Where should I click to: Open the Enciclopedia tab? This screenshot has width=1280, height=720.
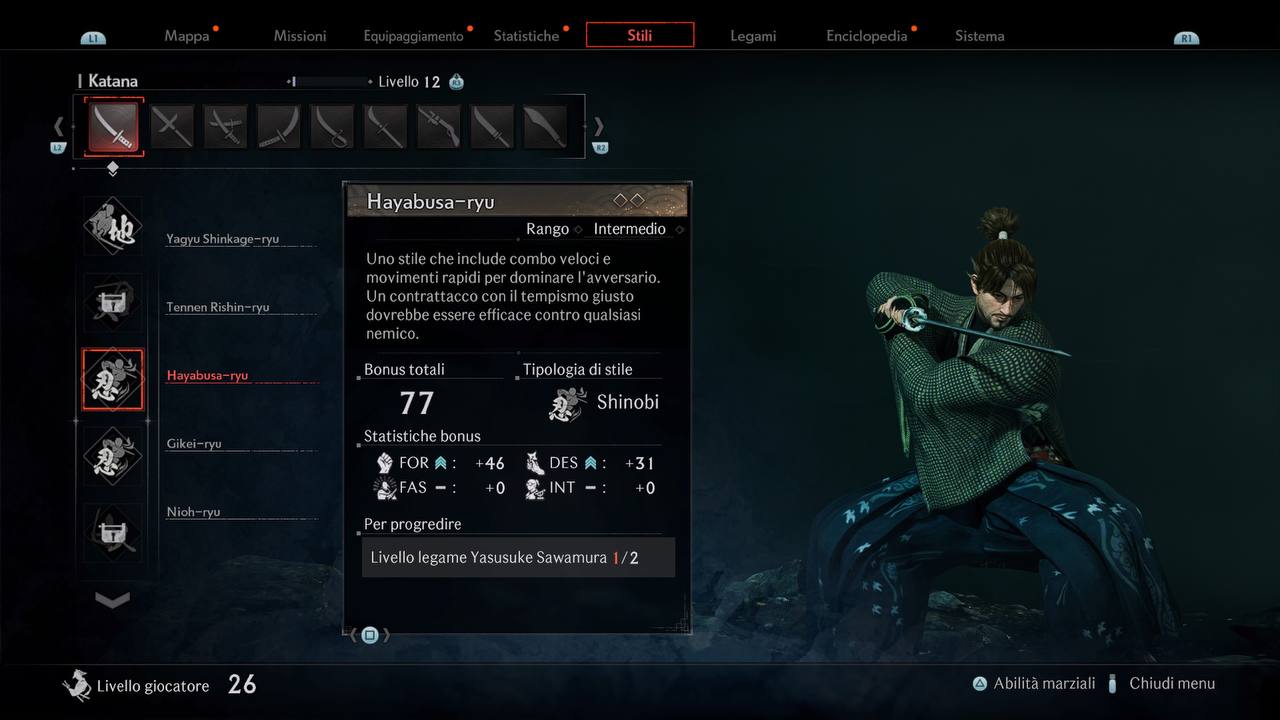tap(866, 36)
